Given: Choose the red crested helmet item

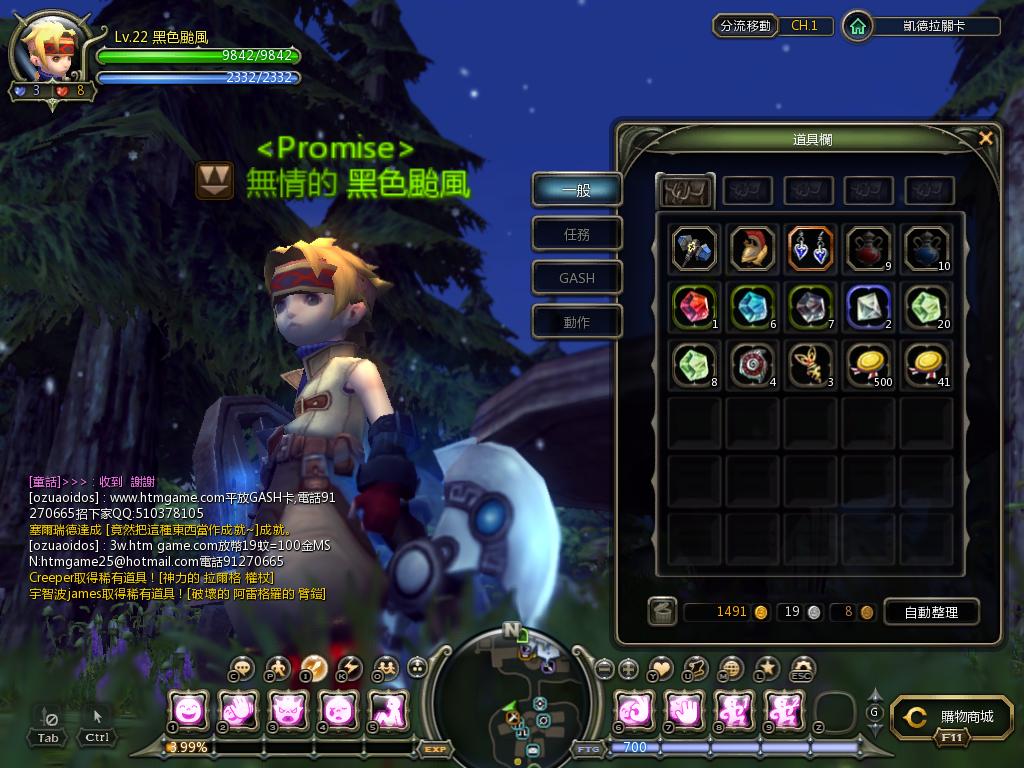Looking at the screenshot, I should pyautogui.click(x=752, y=248).
